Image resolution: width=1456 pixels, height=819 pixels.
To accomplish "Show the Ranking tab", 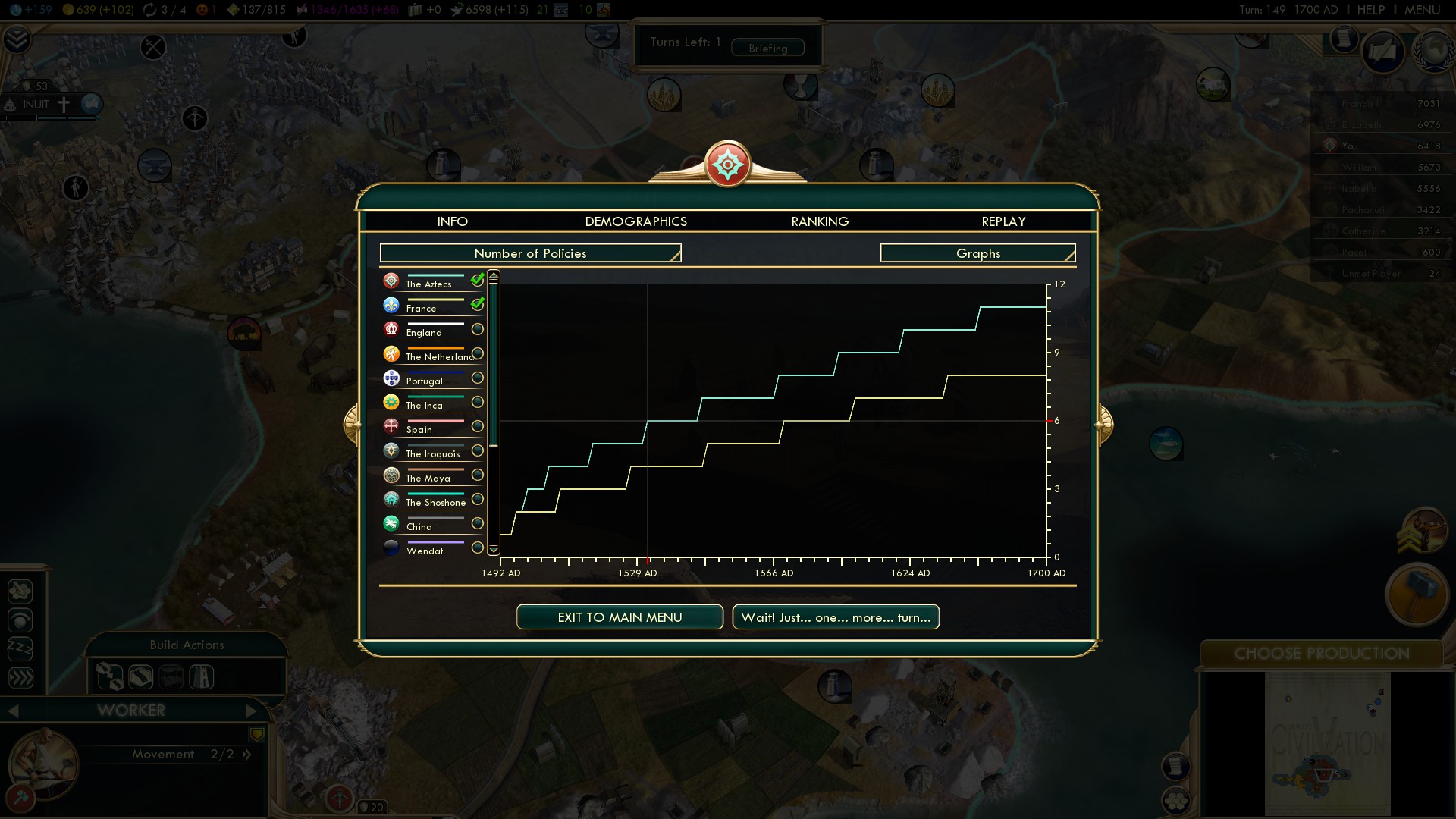I will [x=820, y=221].
